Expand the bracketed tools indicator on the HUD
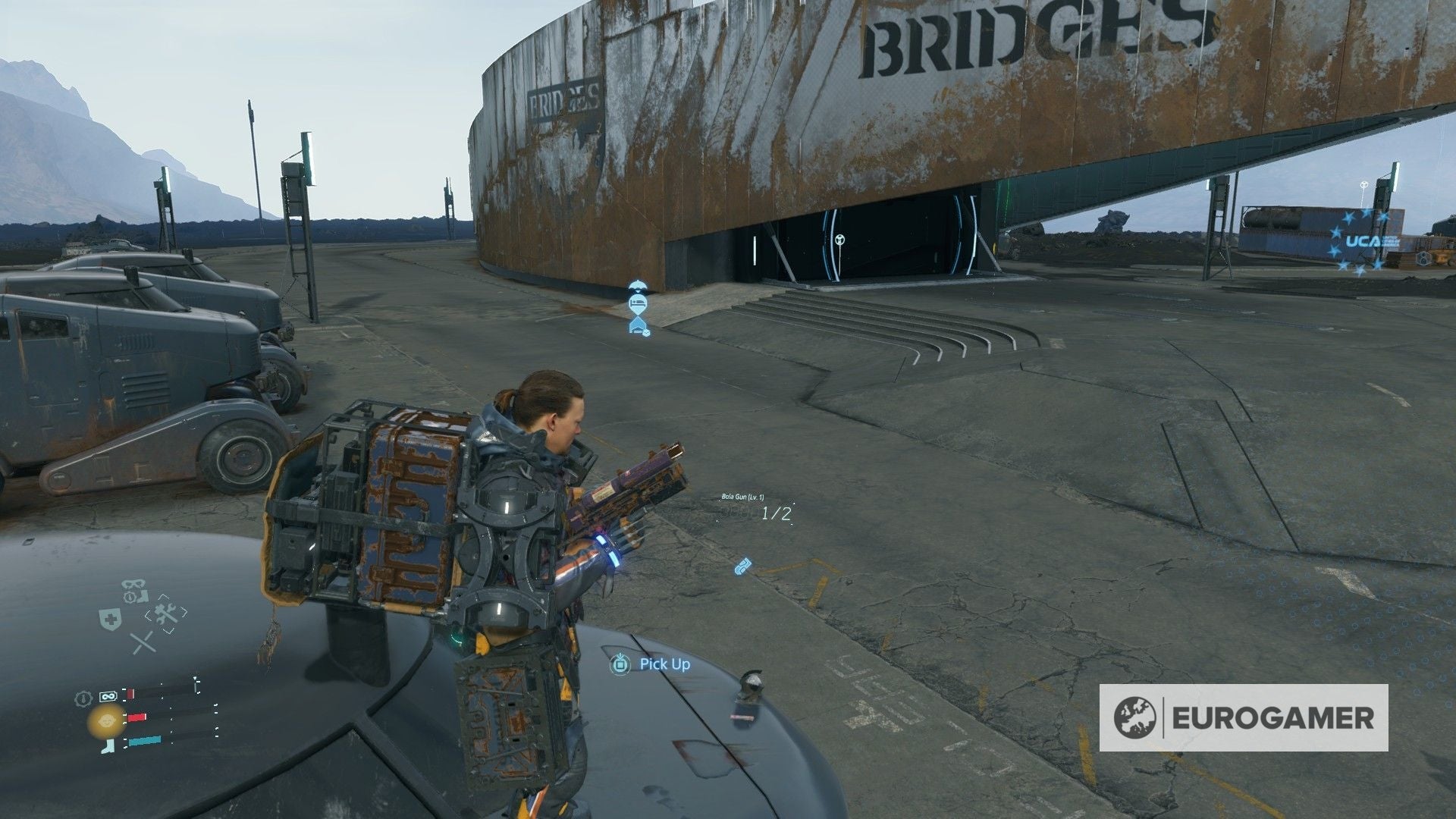Viewport: 1456px width, 819px height. point(168,614)
